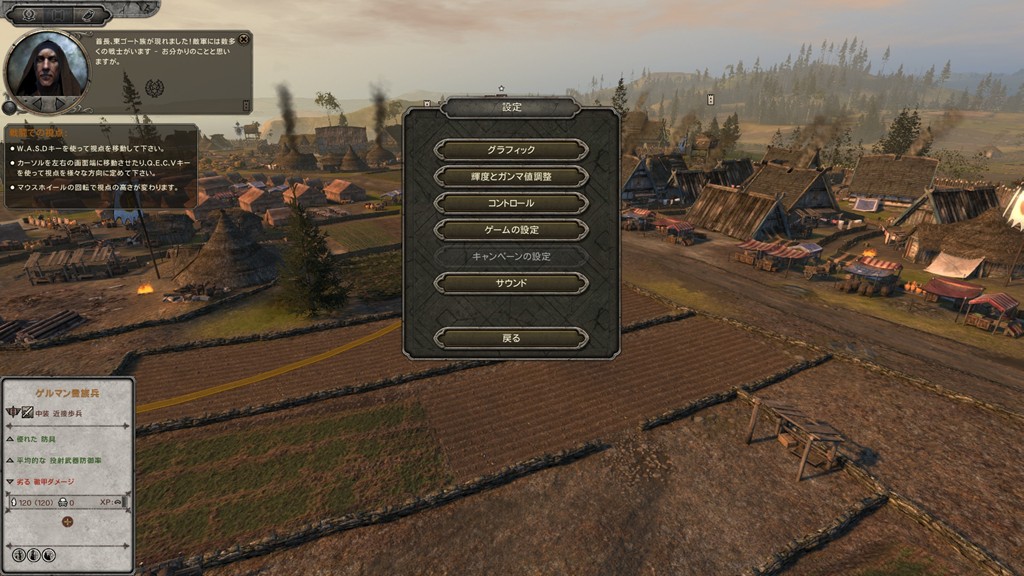Close the advisor message box

click(x=244, y=39)
